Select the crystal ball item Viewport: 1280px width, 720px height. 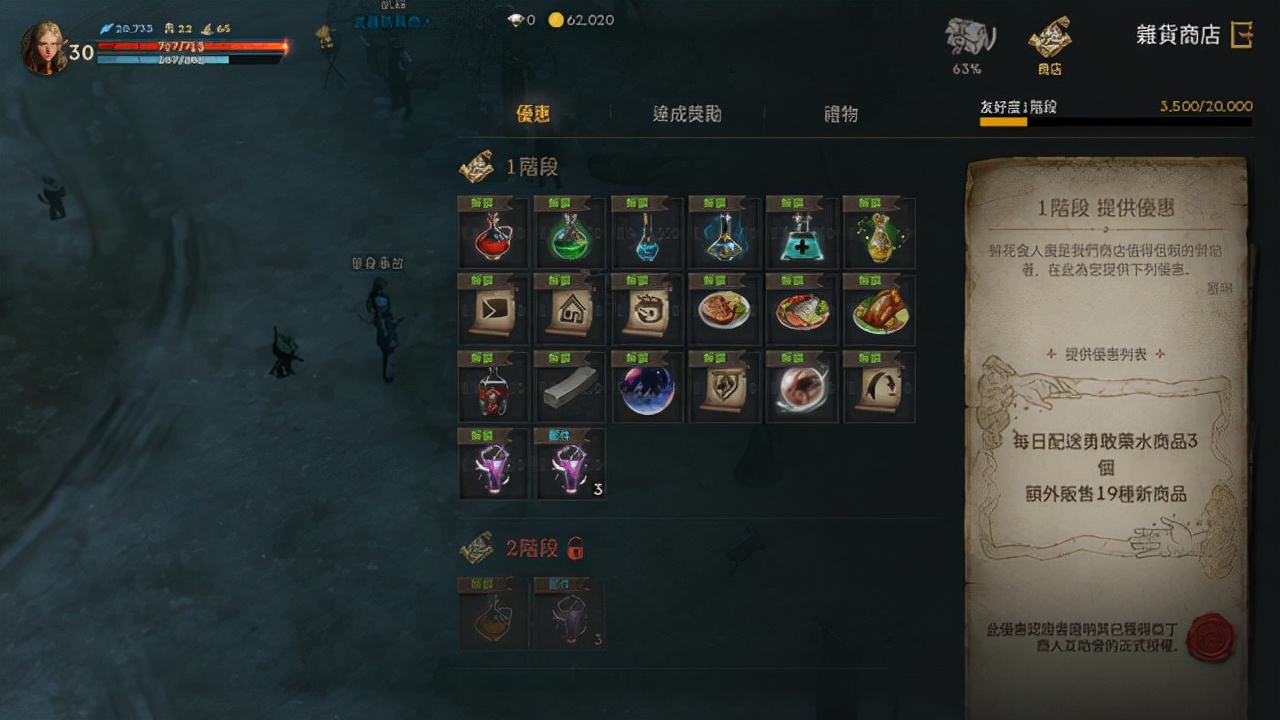click(x=647, y=388)
